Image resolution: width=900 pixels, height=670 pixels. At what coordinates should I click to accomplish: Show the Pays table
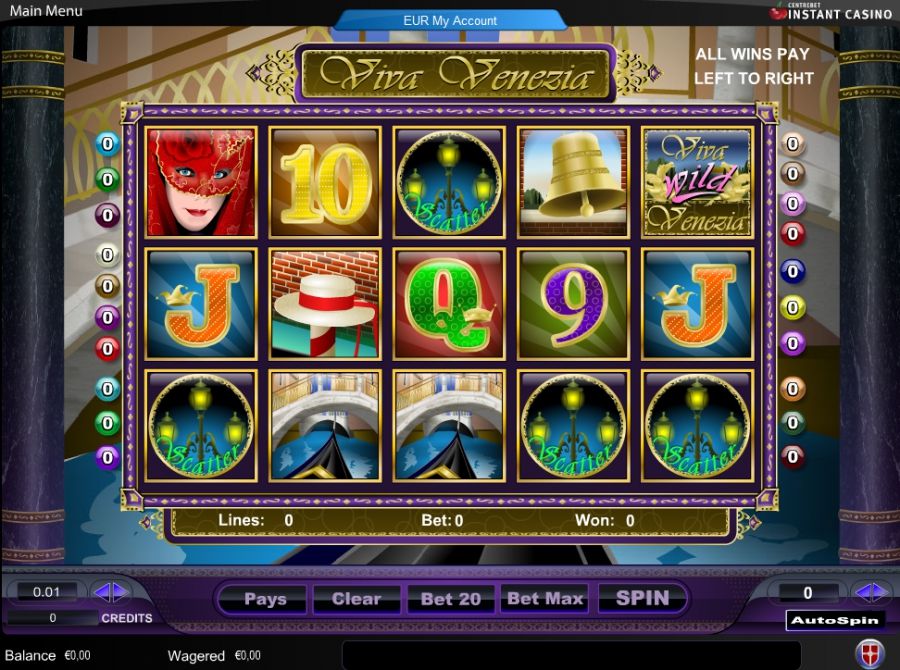[265, 599]
